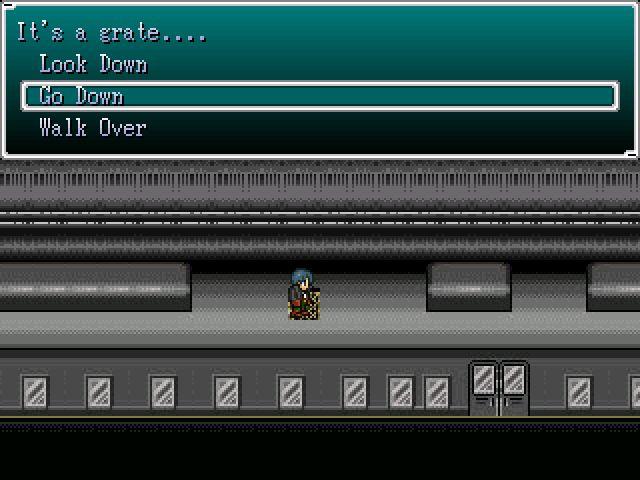Pick the Walk Over choice
This screenshot has height=480, width=640.
coord(92,129)
